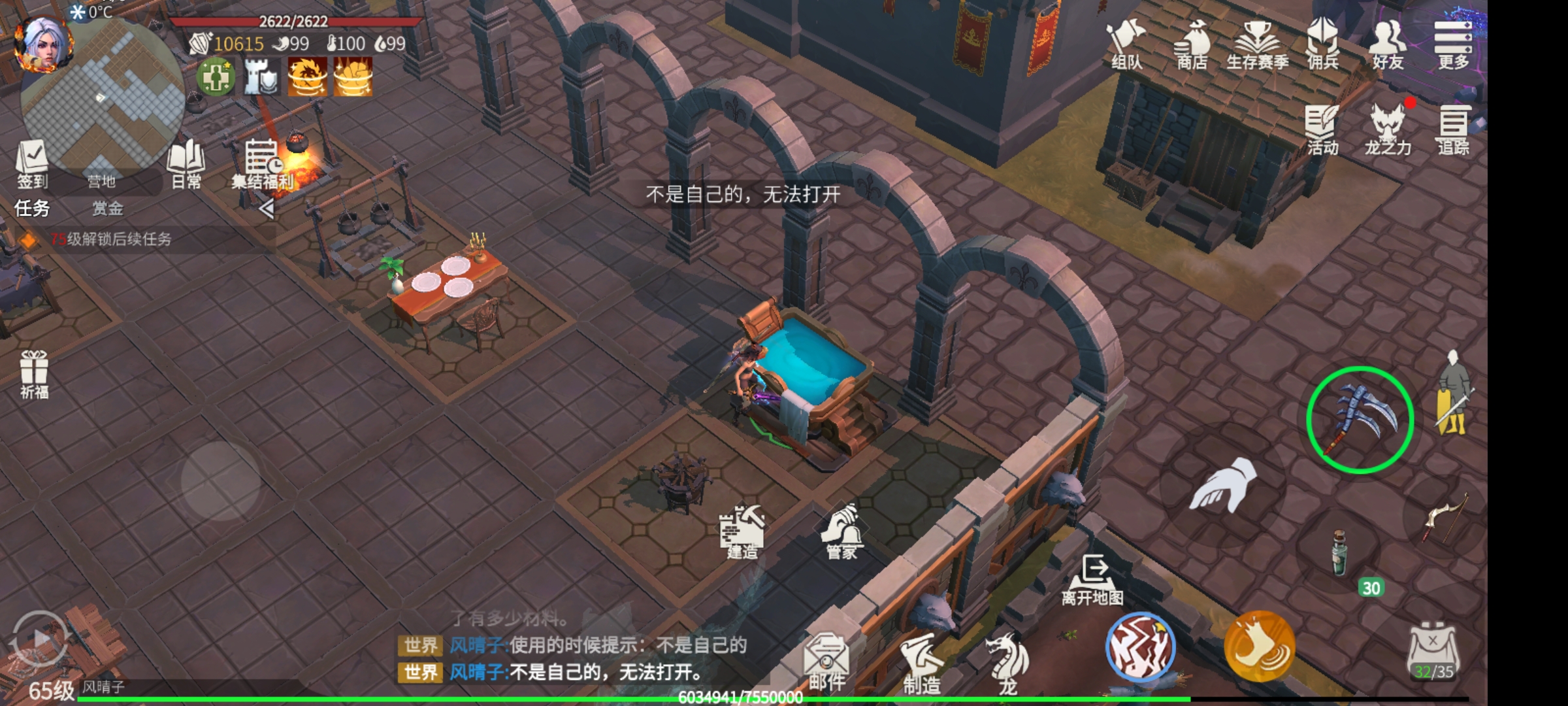Open 集结福利 rally rewards
The width and height of the screenshot is (1568, 706).
pos(263,165)
